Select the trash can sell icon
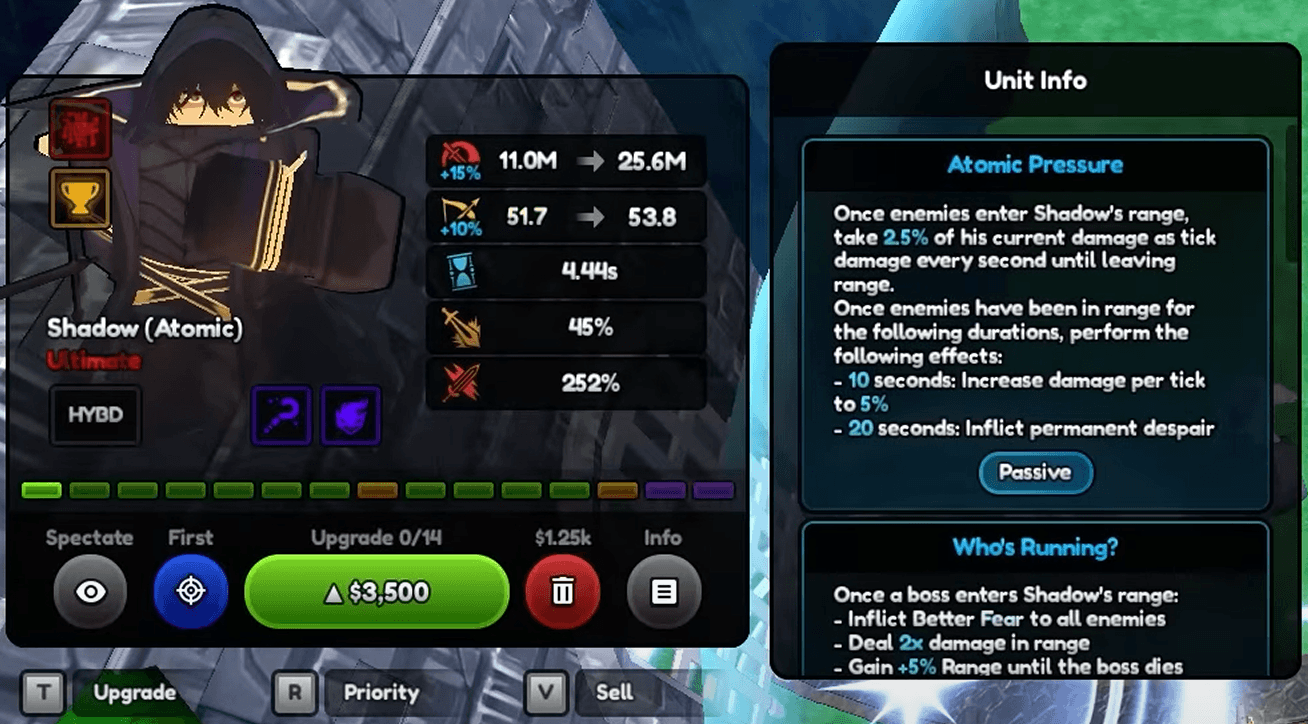The height and width of the screenshot is (724, 1308). (562, 592)
